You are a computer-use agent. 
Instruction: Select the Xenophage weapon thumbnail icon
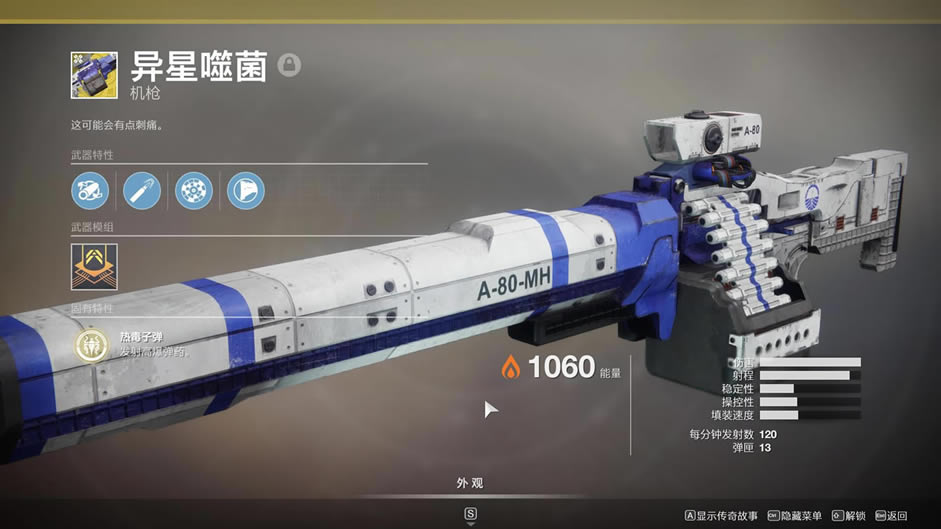coord(94,75)
